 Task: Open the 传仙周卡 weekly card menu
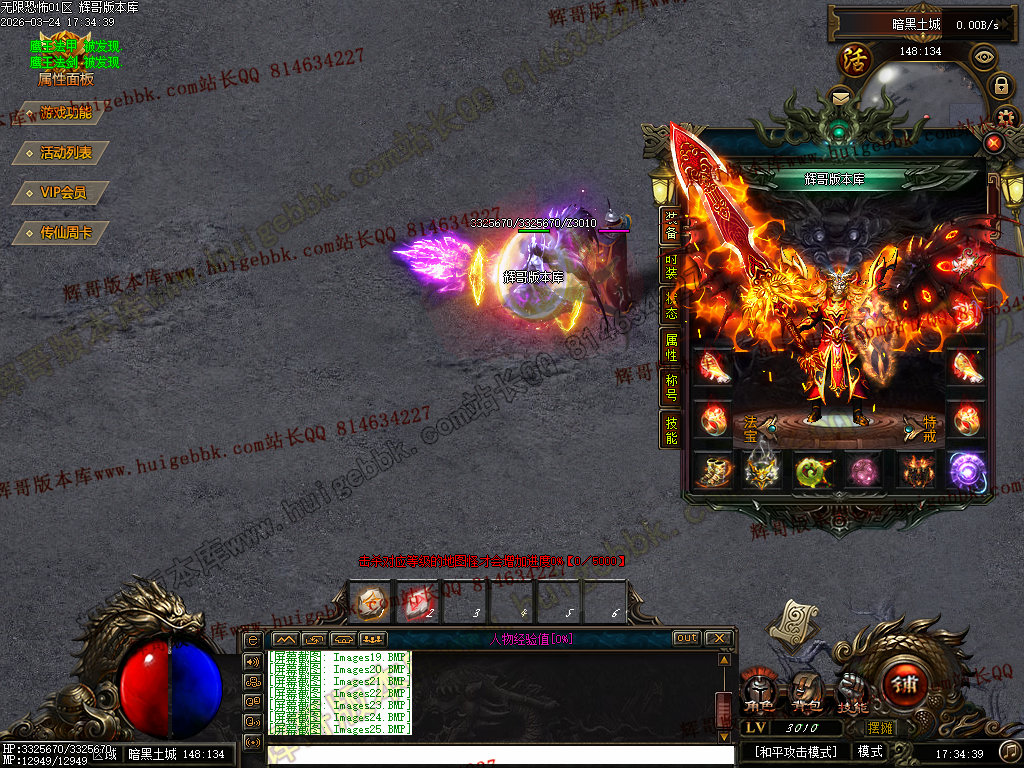point(60,233)
